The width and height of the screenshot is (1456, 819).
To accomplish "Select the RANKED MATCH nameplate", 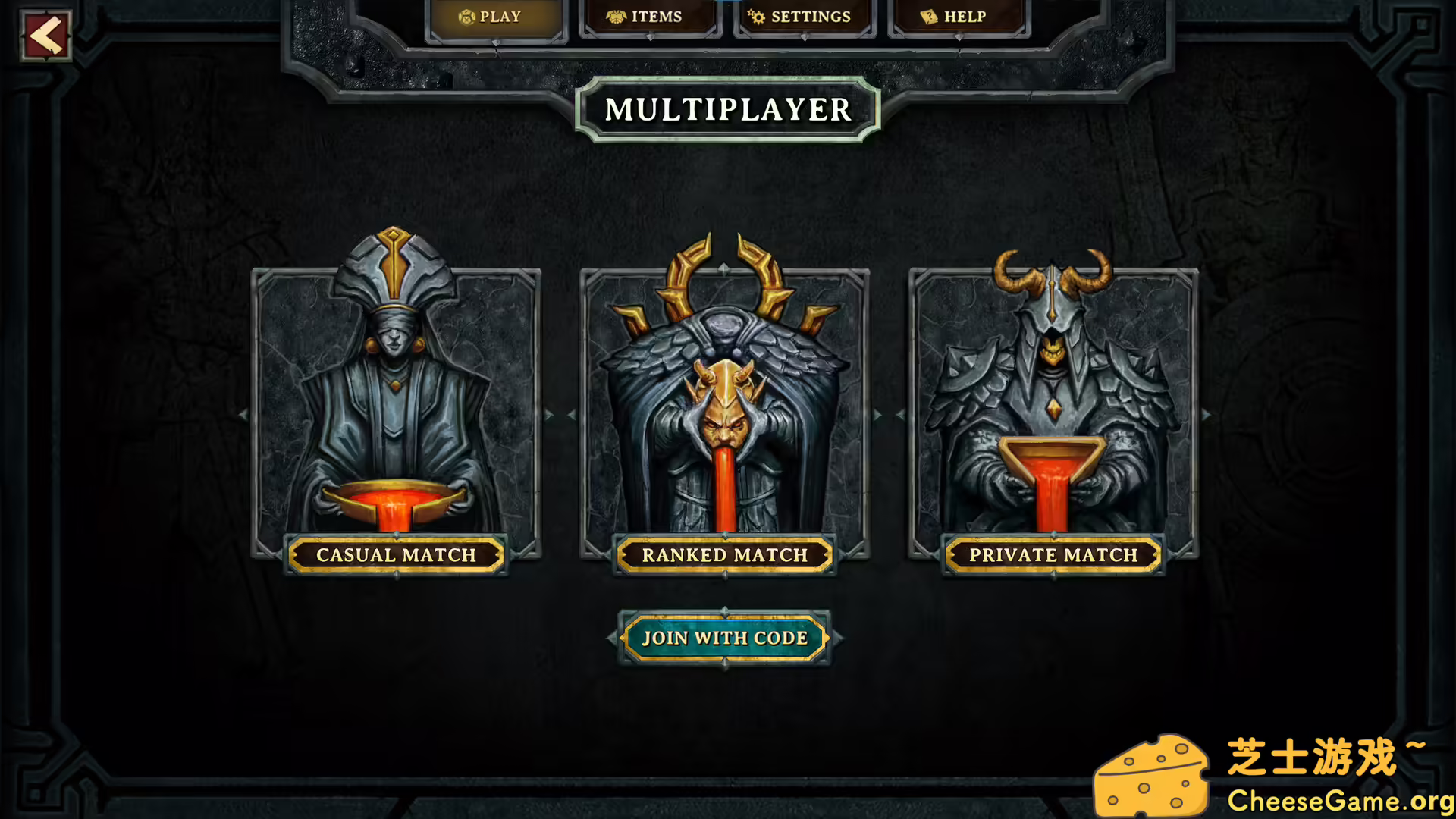I will pyautogui.click(x=725, y=554).
